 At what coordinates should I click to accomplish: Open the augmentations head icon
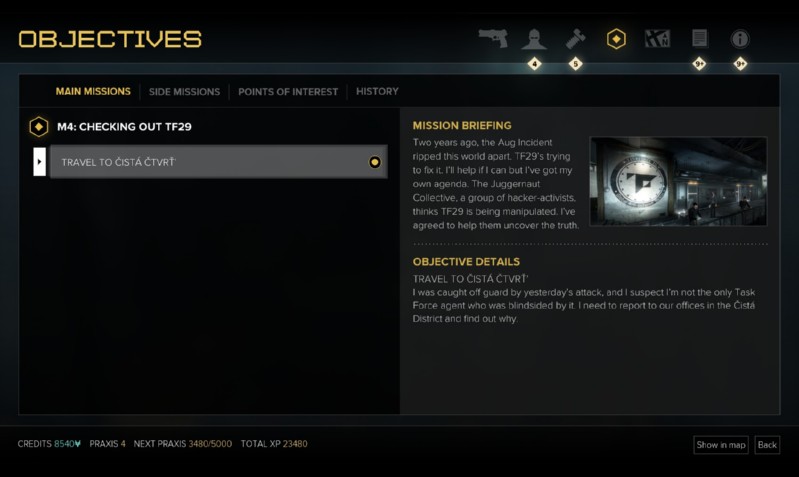point(534,39)
